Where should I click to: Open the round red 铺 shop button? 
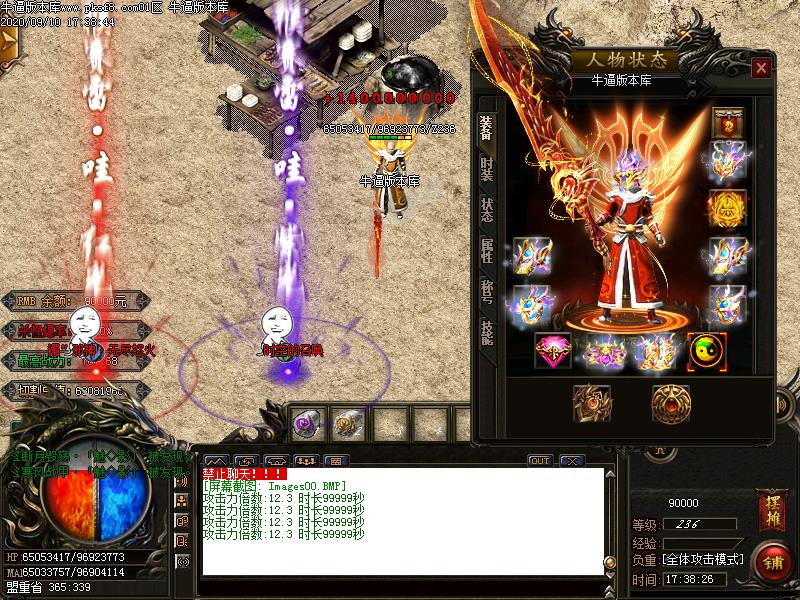(771, 561)
